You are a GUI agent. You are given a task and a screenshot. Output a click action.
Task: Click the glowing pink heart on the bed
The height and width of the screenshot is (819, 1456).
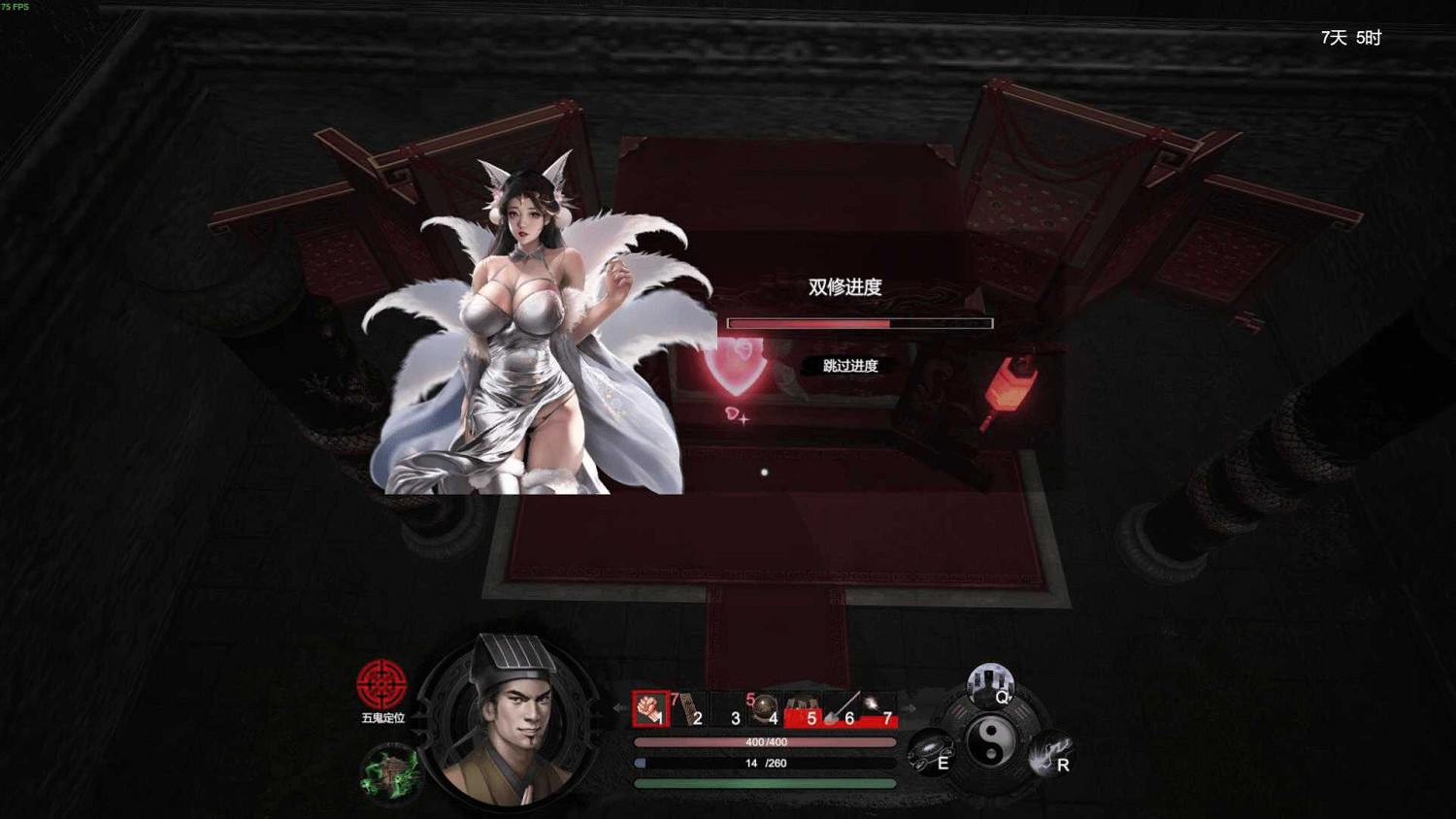click(740, 366)
